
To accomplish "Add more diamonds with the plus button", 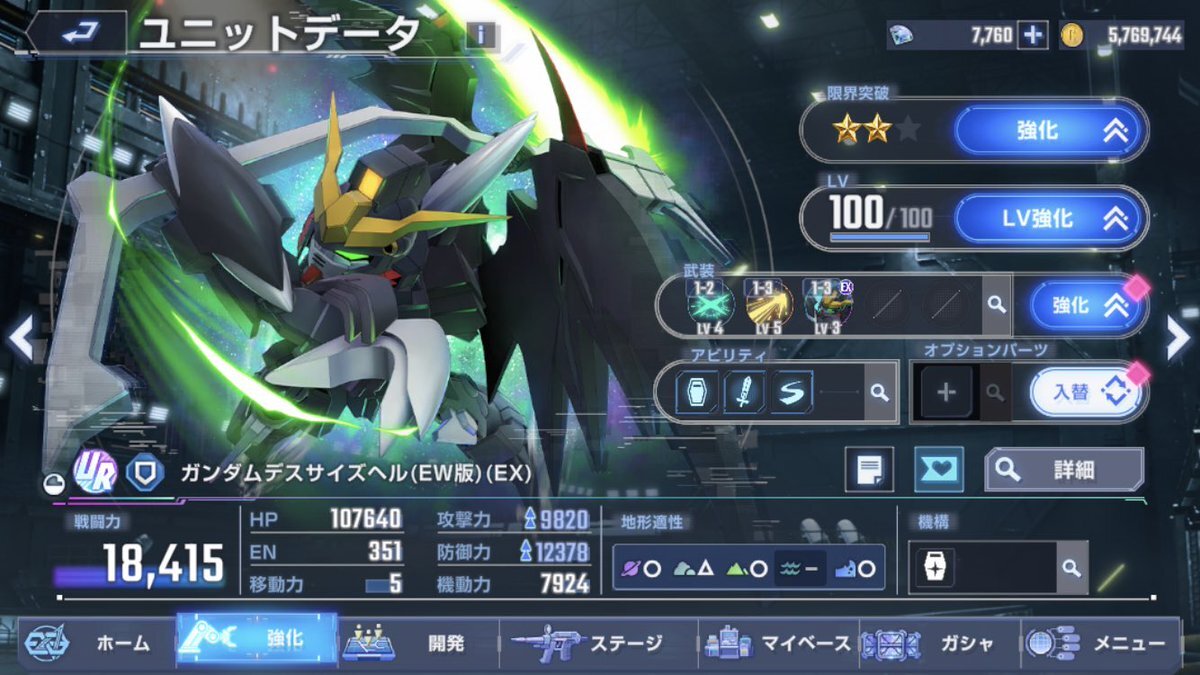I will 1034,35.
